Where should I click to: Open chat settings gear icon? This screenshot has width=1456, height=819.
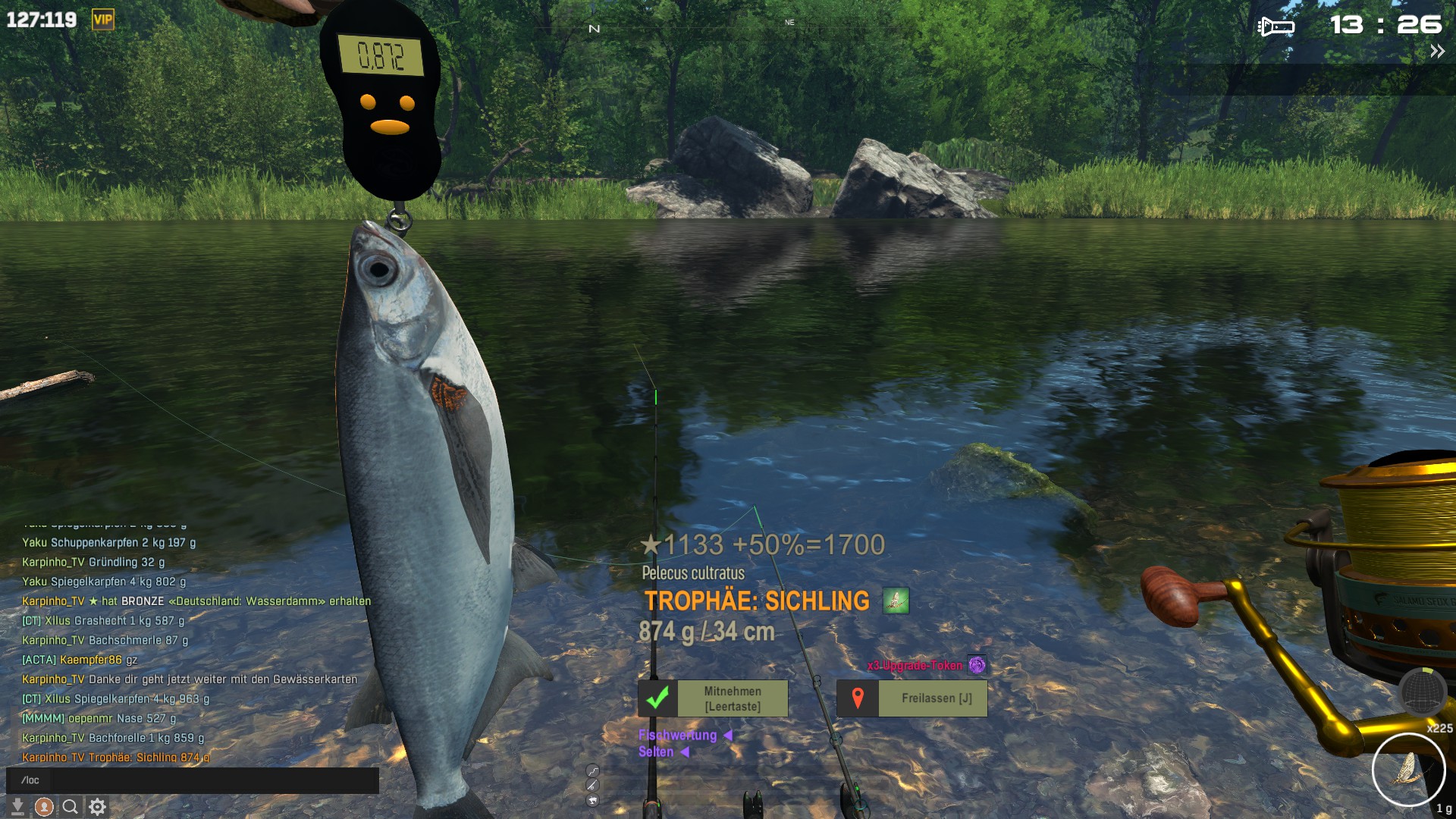pos(97,807)
